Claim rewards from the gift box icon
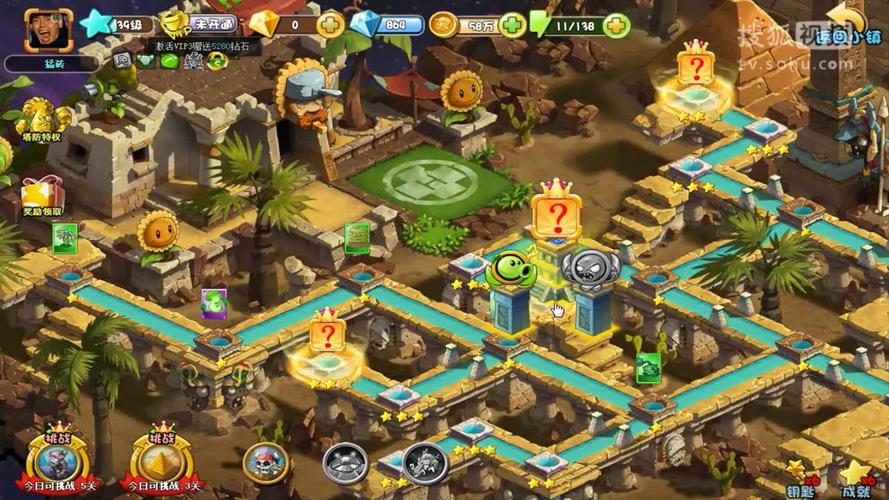 (x=40, y=194)
